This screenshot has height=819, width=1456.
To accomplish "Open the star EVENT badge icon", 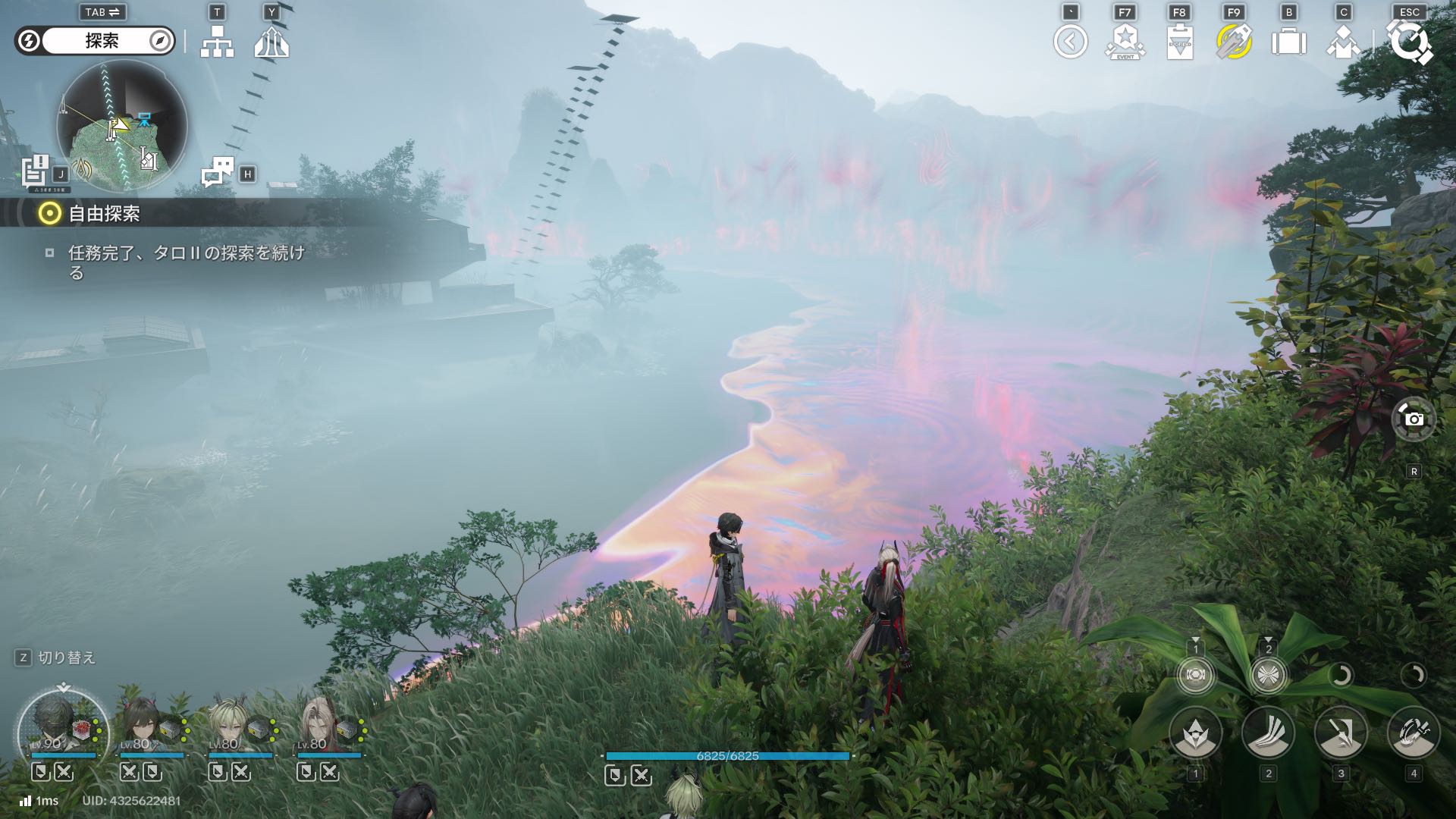I will click(1125, 42).
